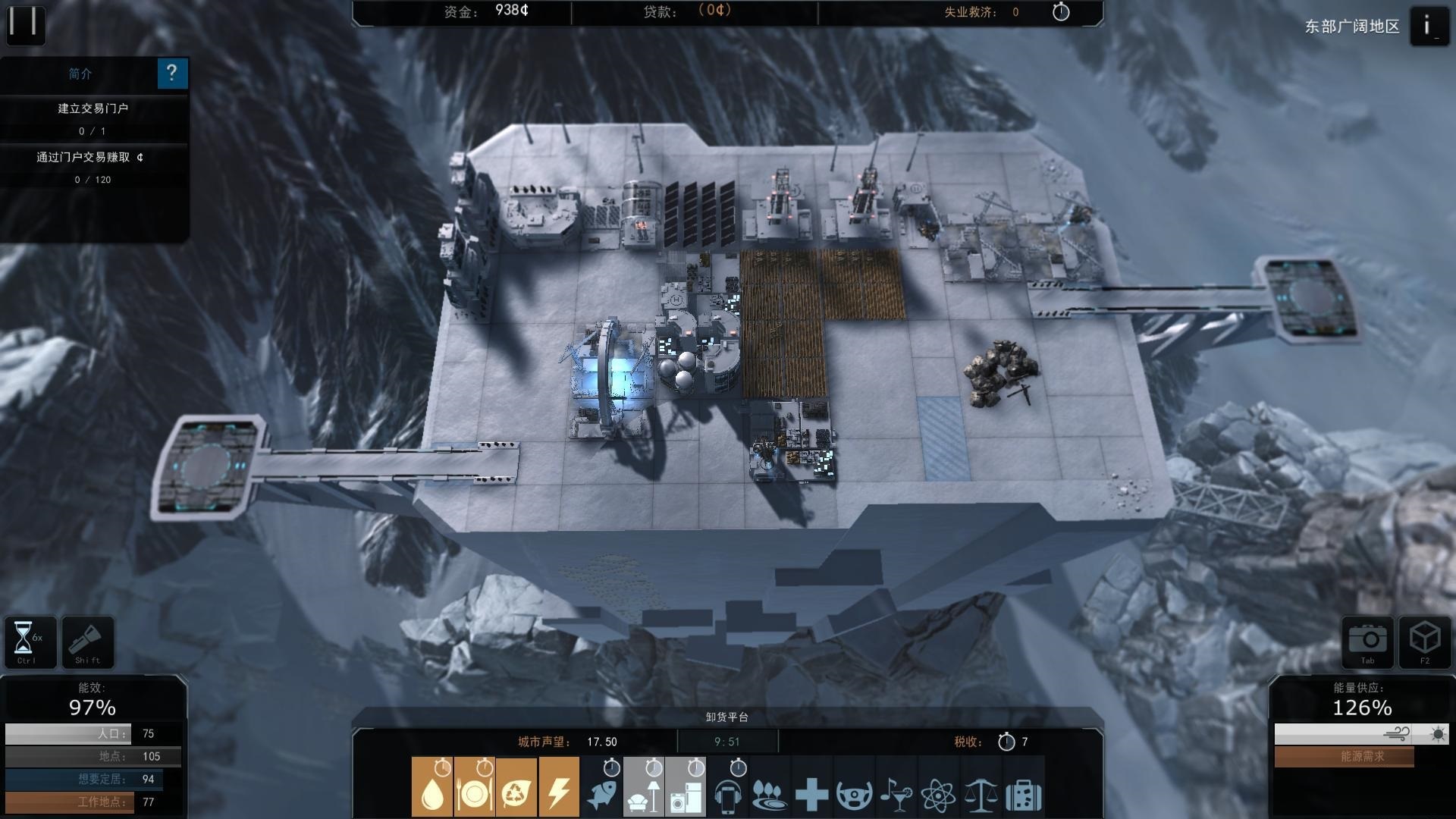The image size is (1456, 819).
Task: Pause the game with the pause button
Action: 25,24
